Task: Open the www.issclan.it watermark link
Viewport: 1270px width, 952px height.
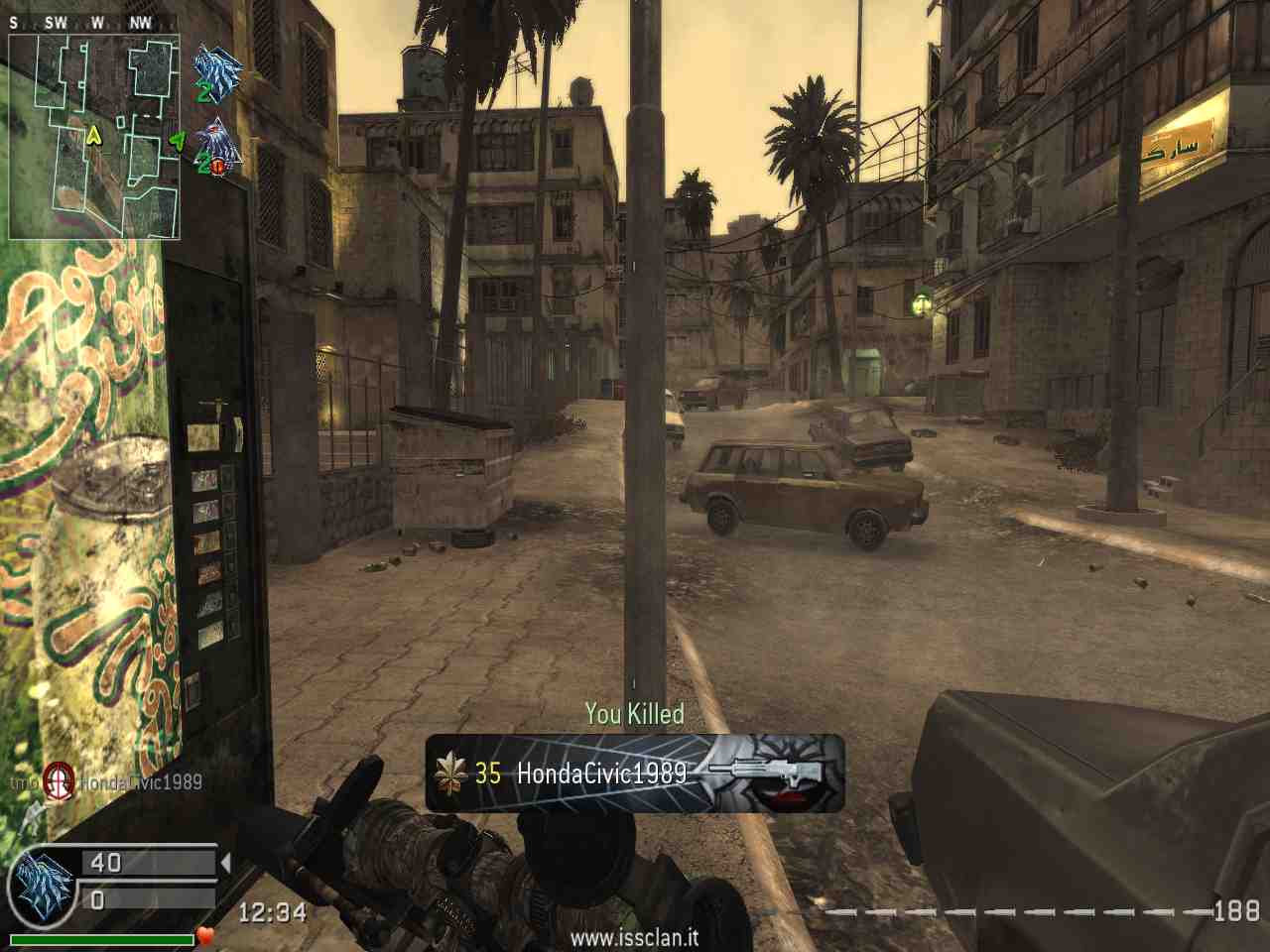Action: [634, 937]
